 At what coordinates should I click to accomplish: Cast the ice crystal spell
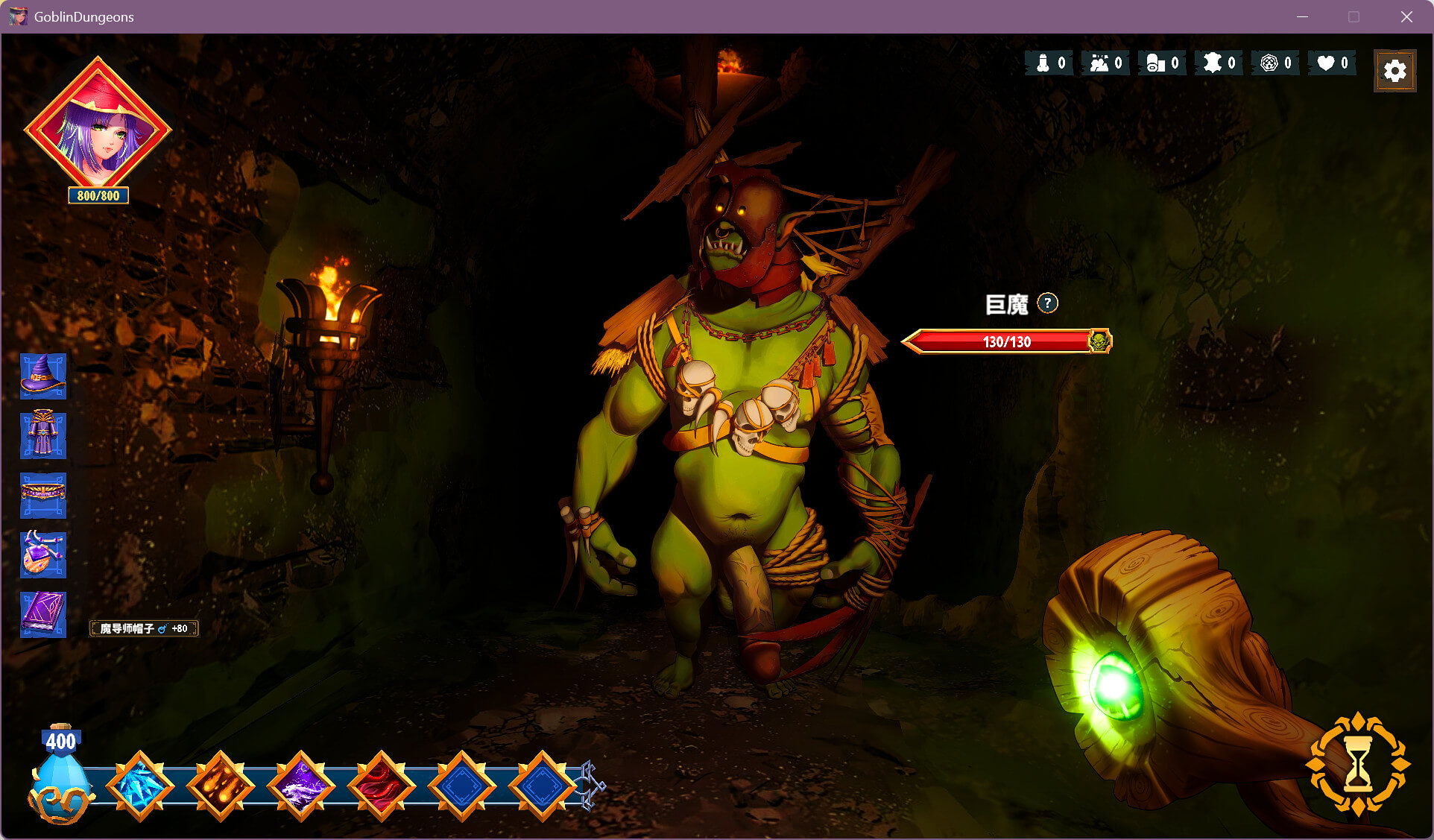tap(140, 786)
